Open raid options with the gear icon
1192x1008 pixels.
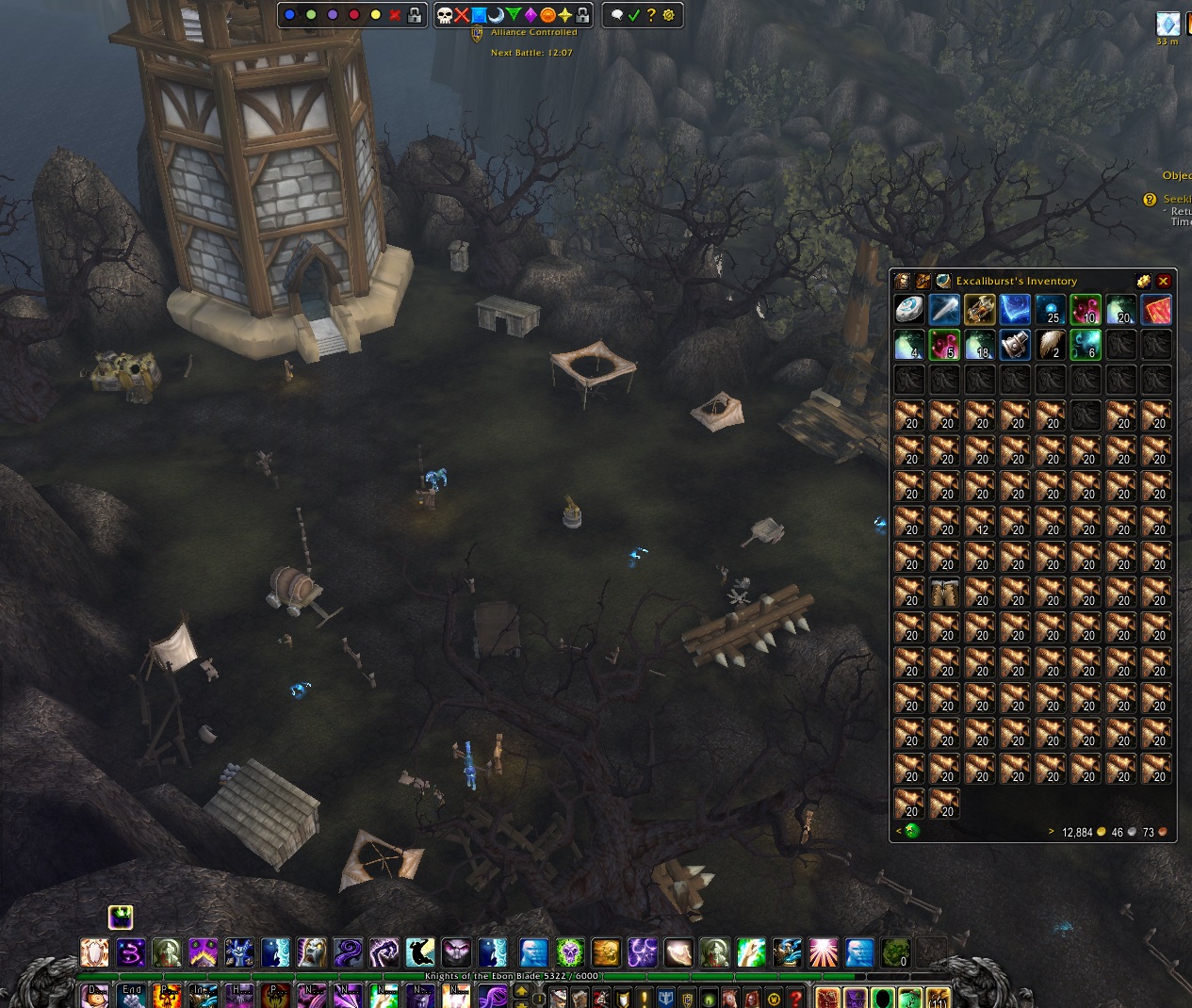point(669,15)
